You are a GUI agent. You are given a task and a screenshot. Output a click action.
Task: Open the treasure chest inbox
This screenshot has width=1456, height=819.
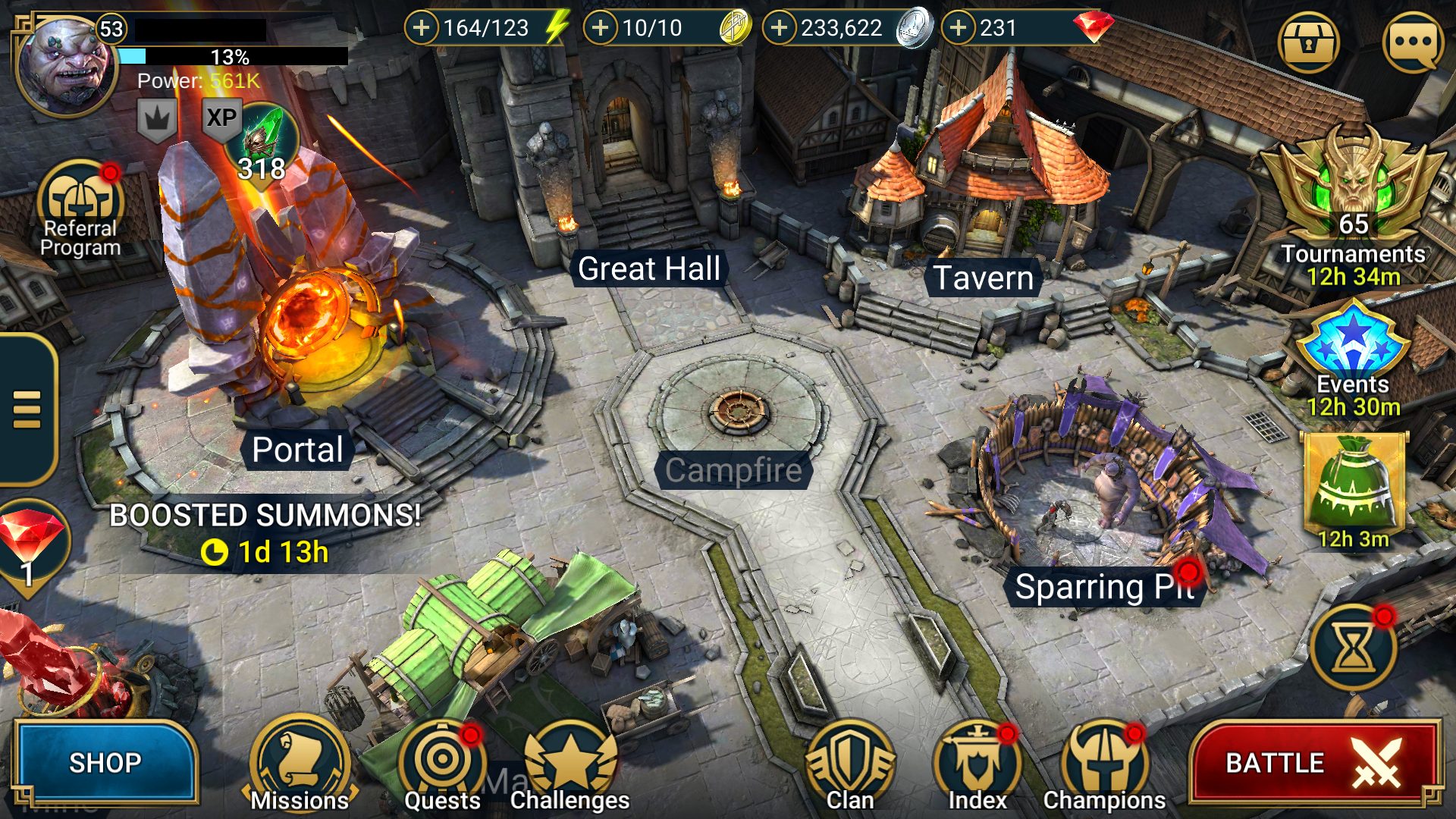pyautogui.click(x=1308, y=42)
